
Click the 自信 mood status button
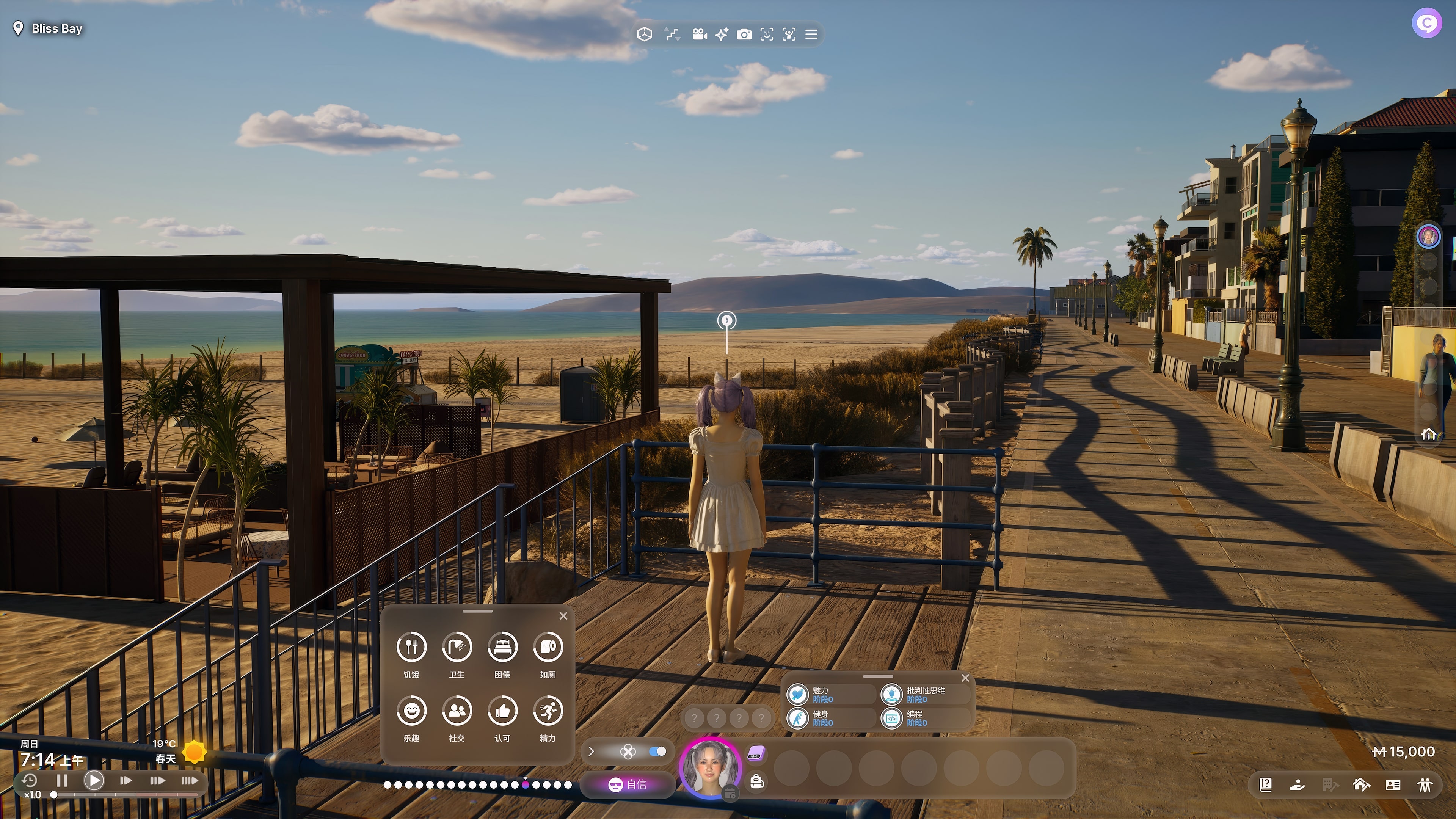[x=628, y=784]
